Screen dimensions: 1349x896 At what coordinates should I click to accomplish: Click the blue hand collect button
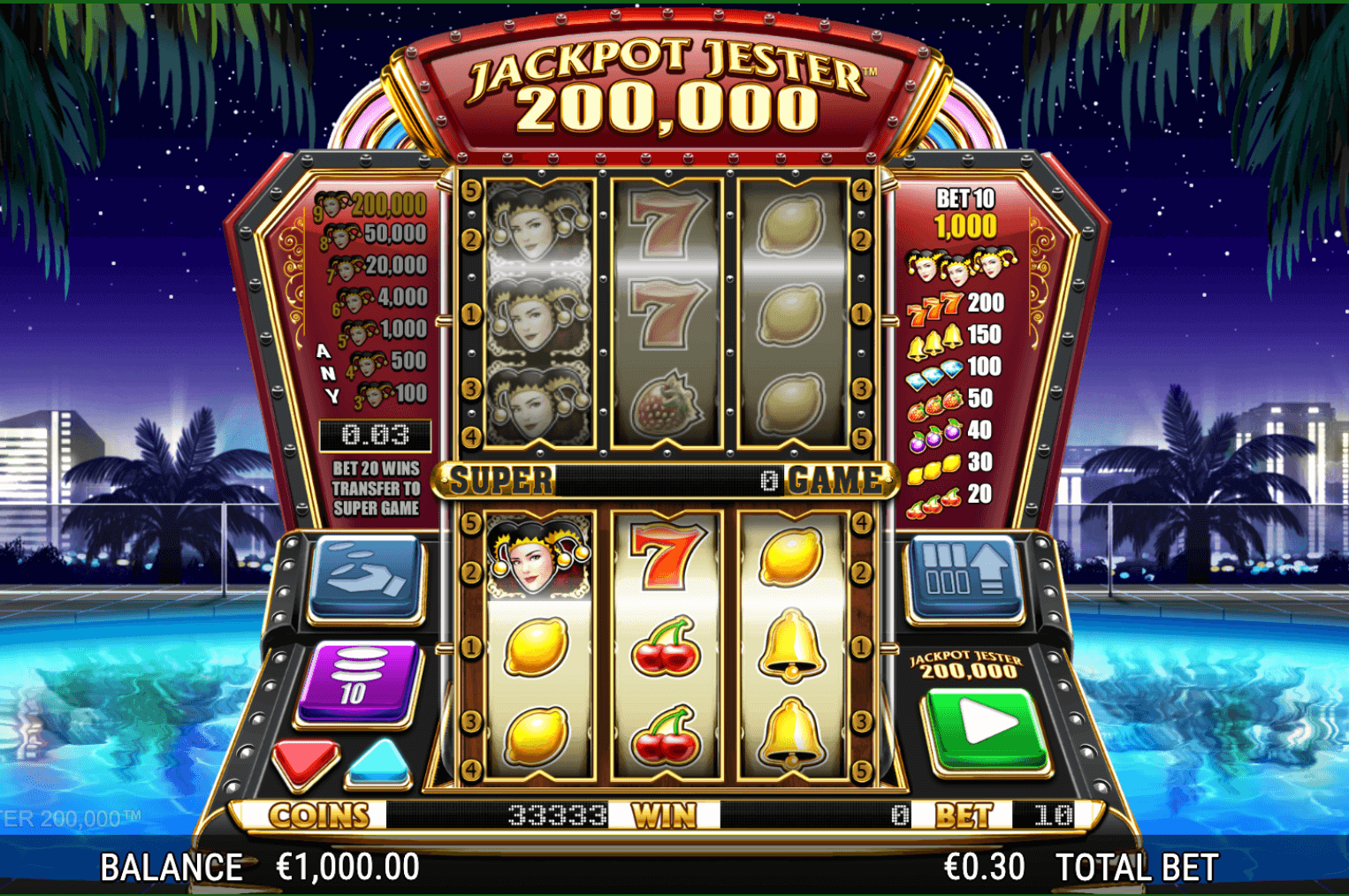[365, 575]
